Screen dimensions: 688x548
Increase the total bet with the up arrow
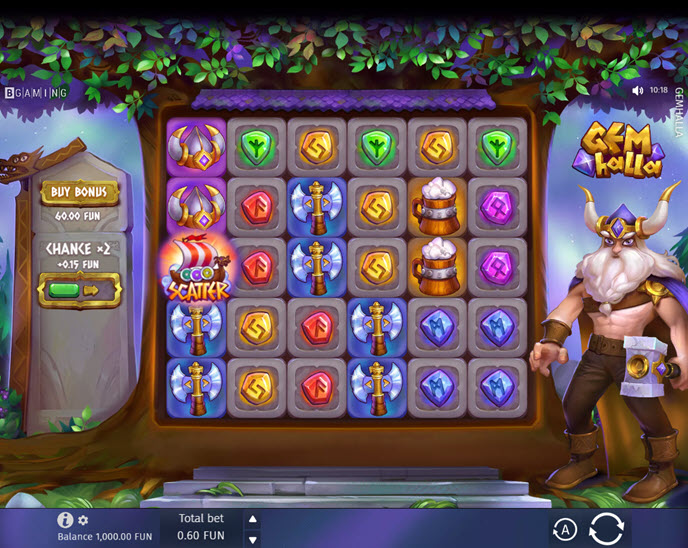(252, 519)
